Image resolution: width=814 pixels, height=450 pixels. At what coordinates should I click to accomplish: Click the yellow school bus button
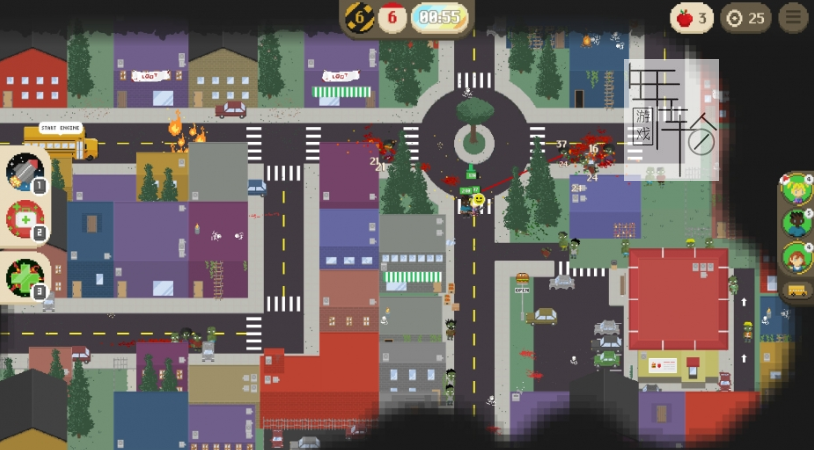tap(798, 291)
